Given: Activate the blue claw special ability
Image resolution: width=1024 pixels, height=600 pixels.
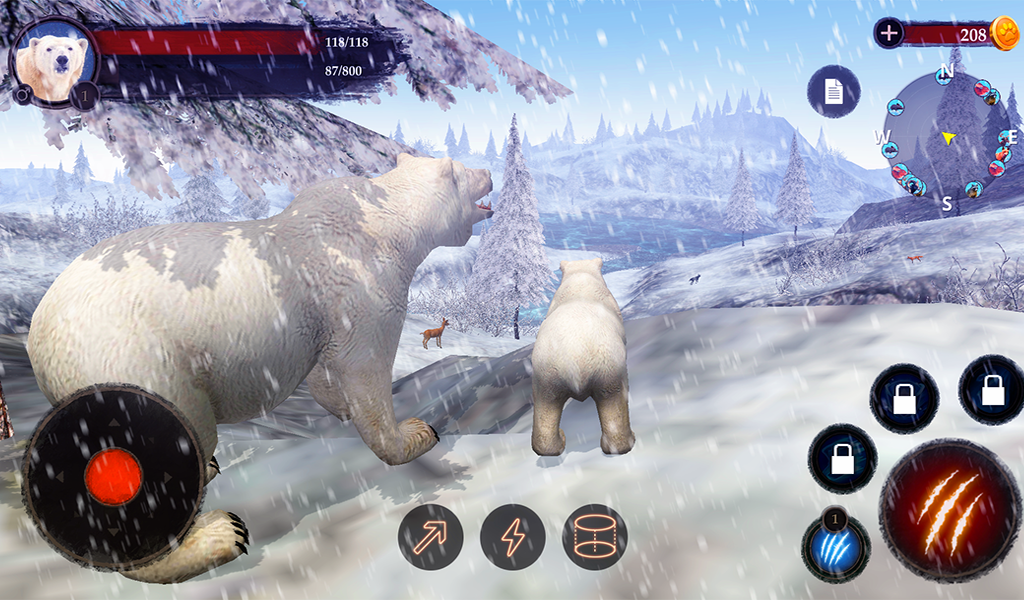Looking at the screenshot, I should click(836, 549).
